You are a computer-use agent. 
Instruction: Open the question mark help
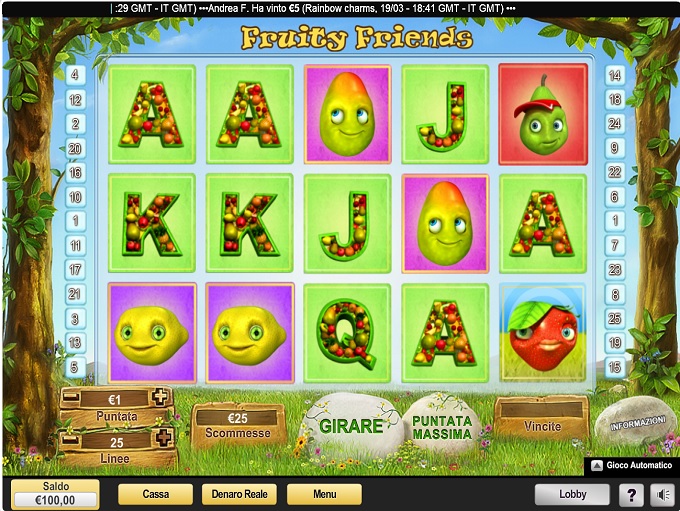tap(631, 494)
